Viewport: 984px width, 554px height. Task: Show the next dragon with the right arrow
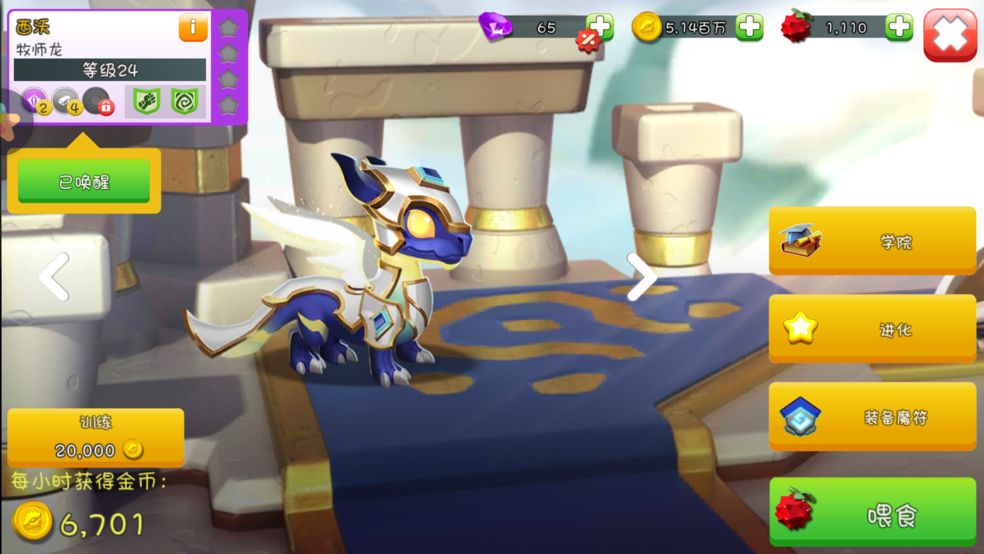[x=640, y=276]
